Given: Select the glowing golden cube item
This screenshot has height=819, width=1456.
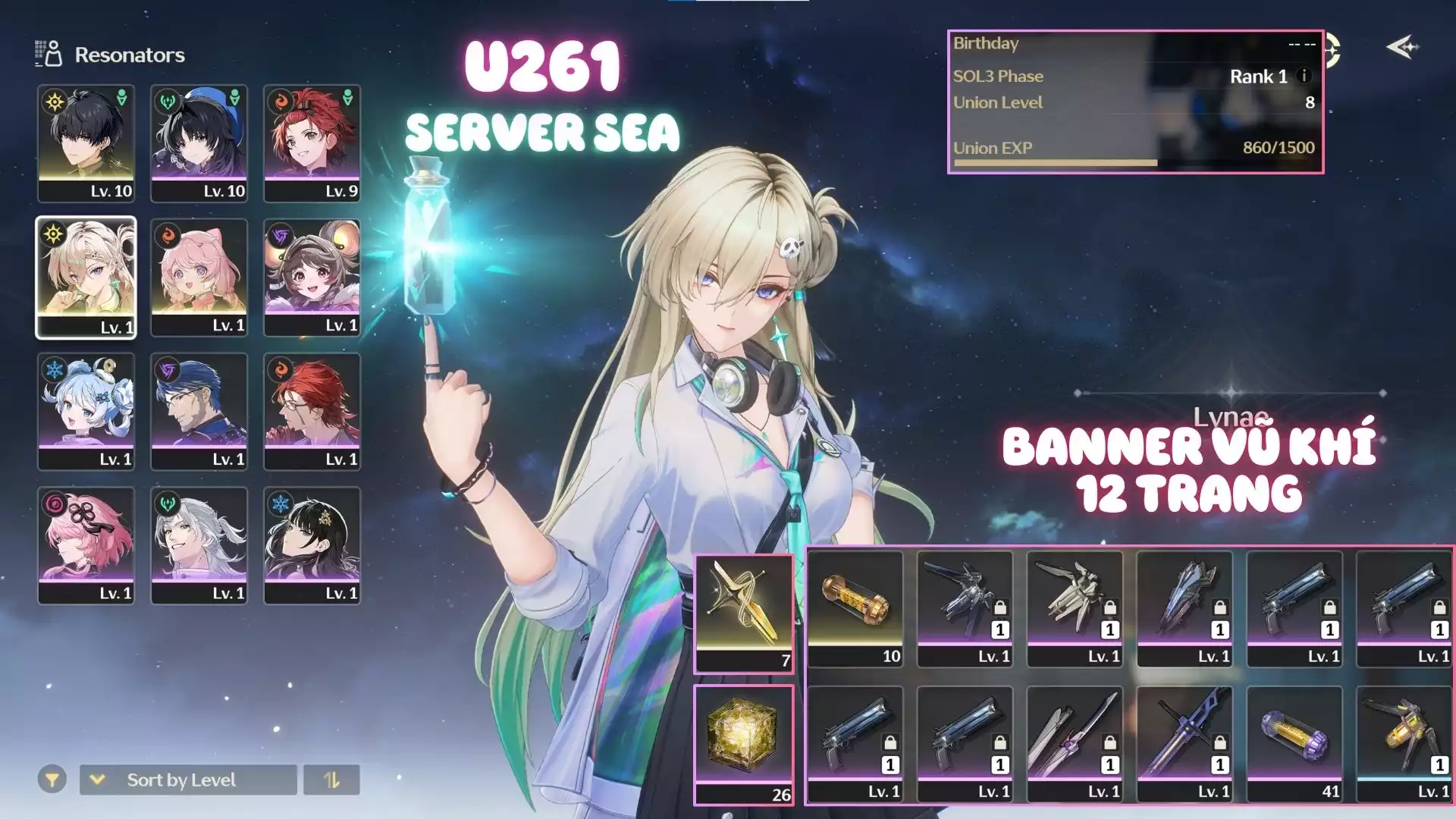Looking at the screenshot, I should coord(743,744).
